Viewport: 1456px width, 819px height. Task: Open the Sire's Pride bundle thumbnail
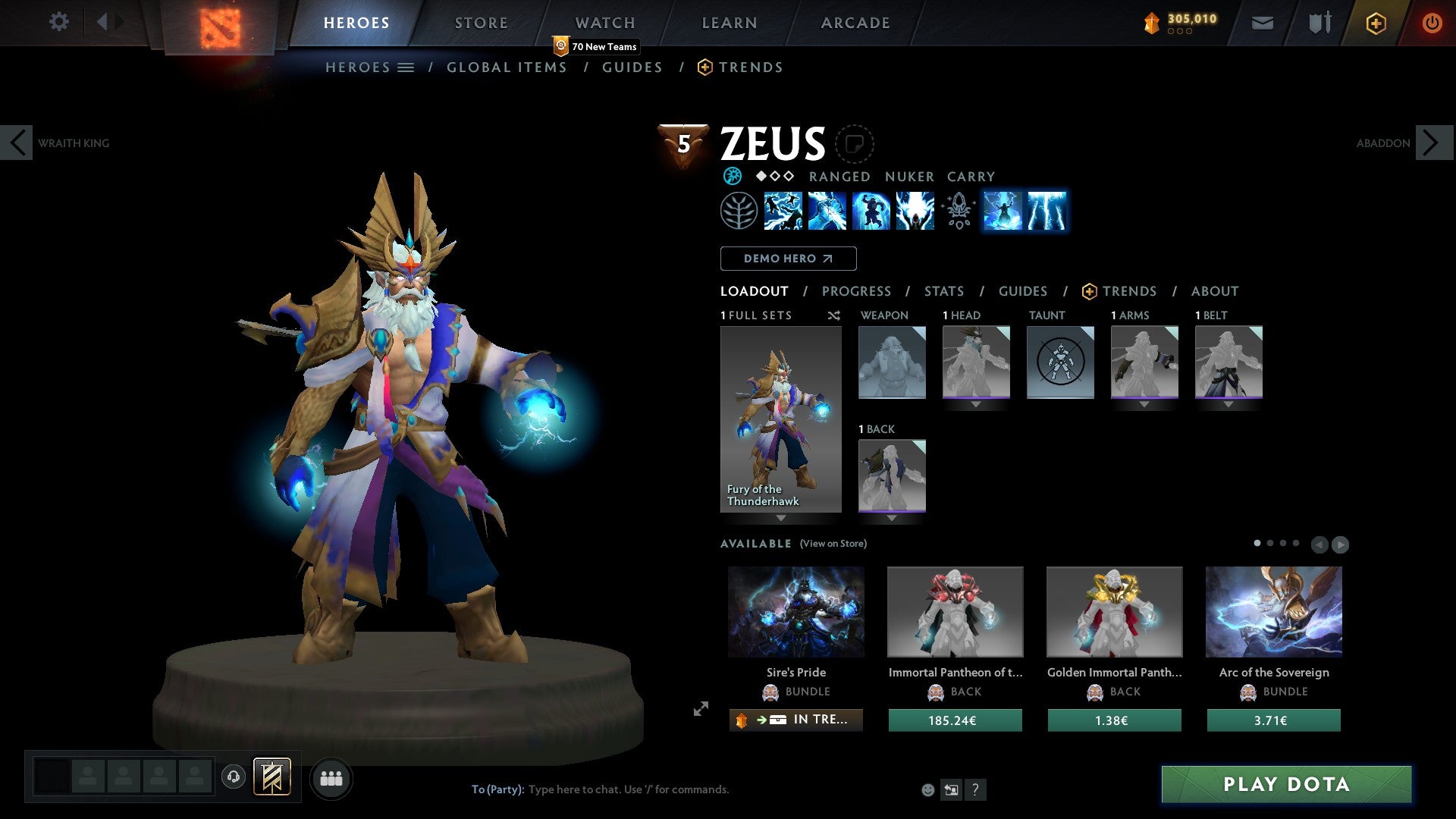pos(795,612)
